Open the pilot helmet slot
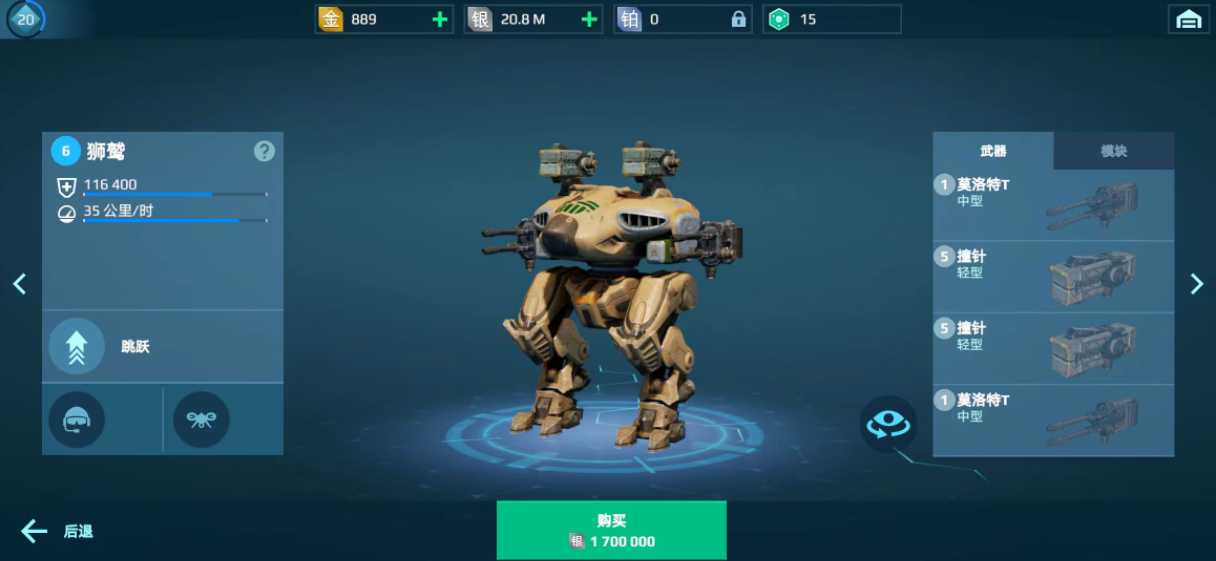The width and height of the screenshot is (1216, 561). [x=77, y=419]
